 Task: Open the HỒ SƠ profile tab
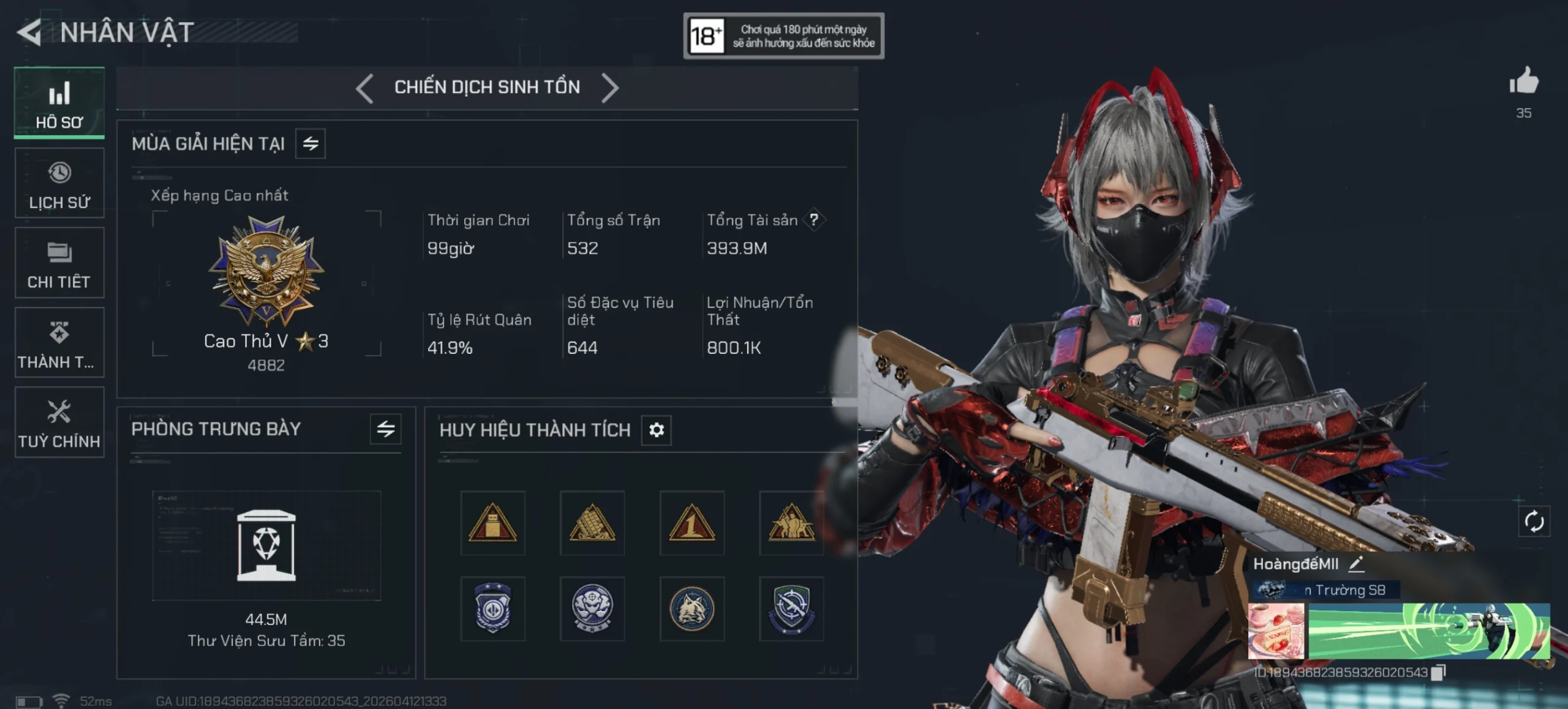pyautogui.click(x=59, y=103)
